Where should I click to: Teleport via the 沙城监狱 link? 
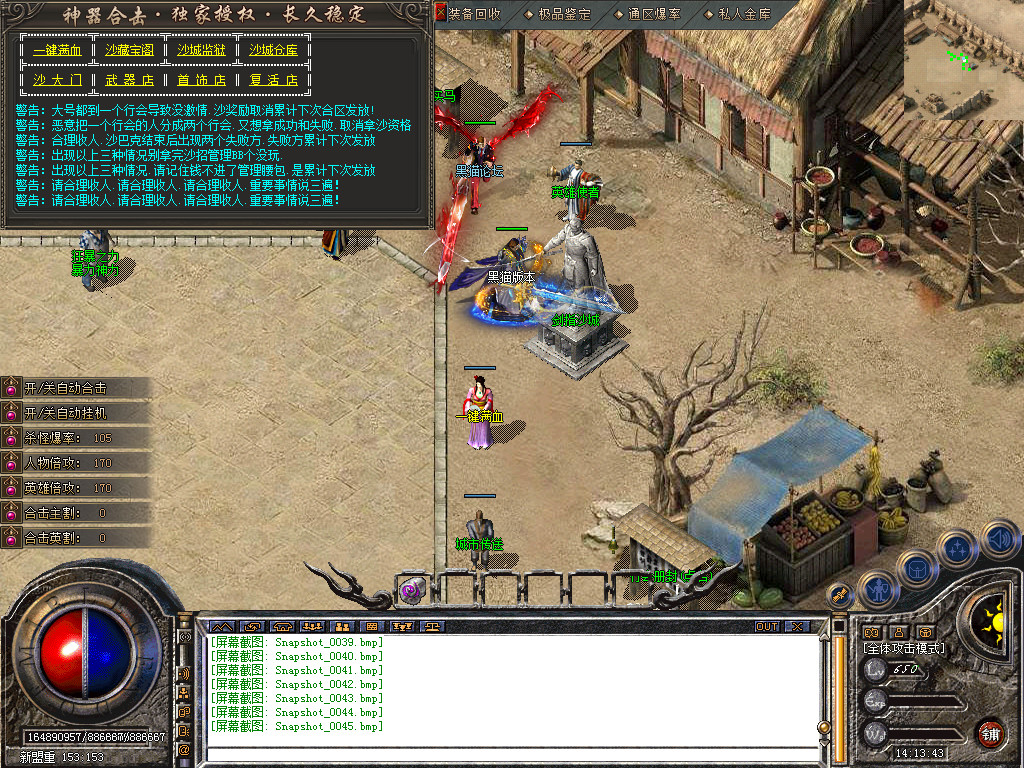click(x=202, y=50)
